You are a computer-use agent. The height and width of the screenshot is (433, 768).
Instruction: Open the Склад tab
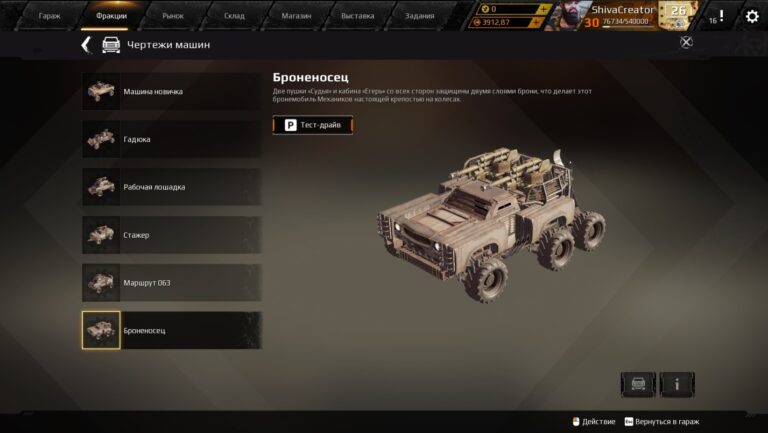pyautogui.click(x=234, y=16)
